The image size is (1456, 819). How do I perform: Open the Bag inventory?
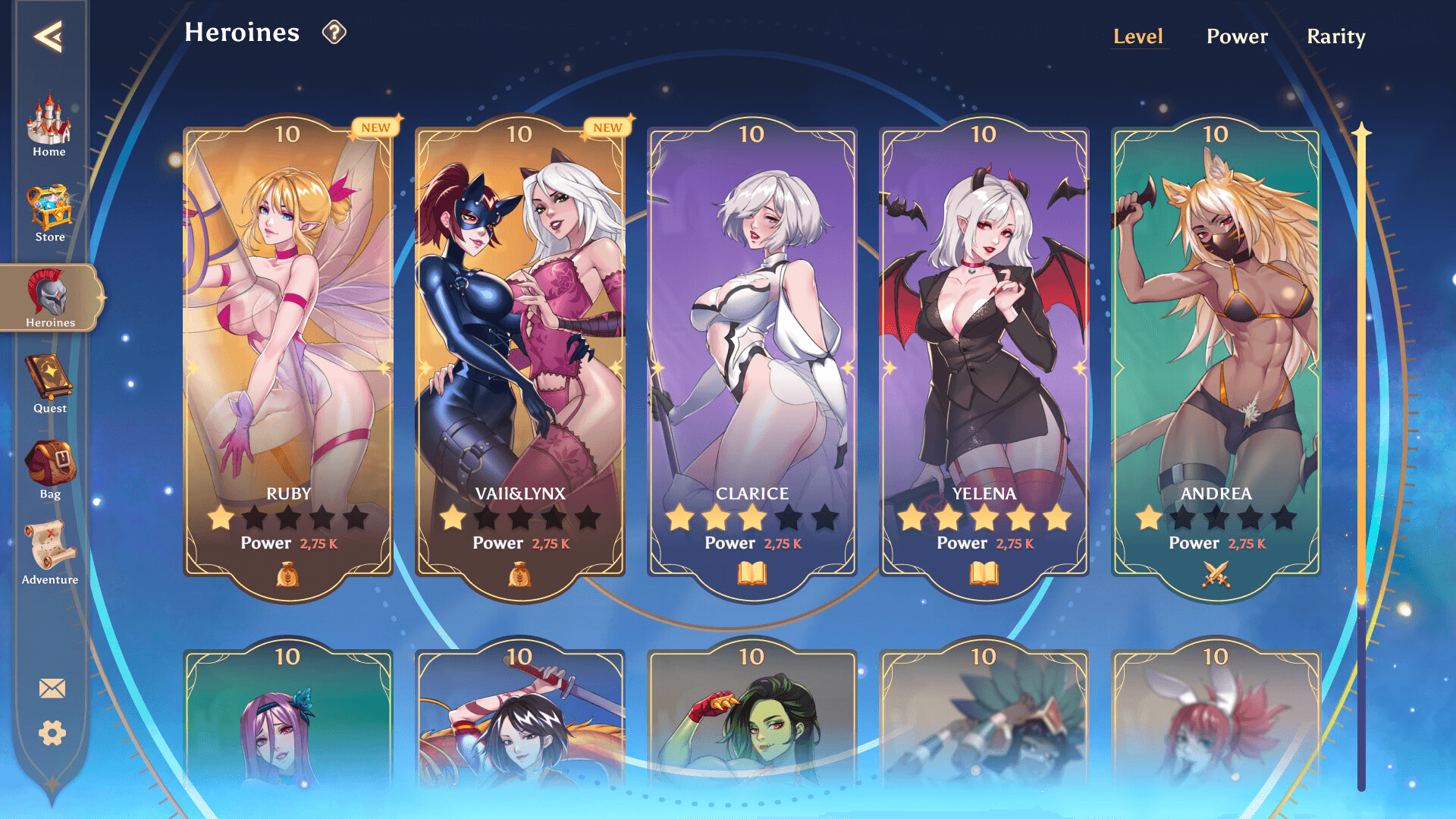point(50,469)
